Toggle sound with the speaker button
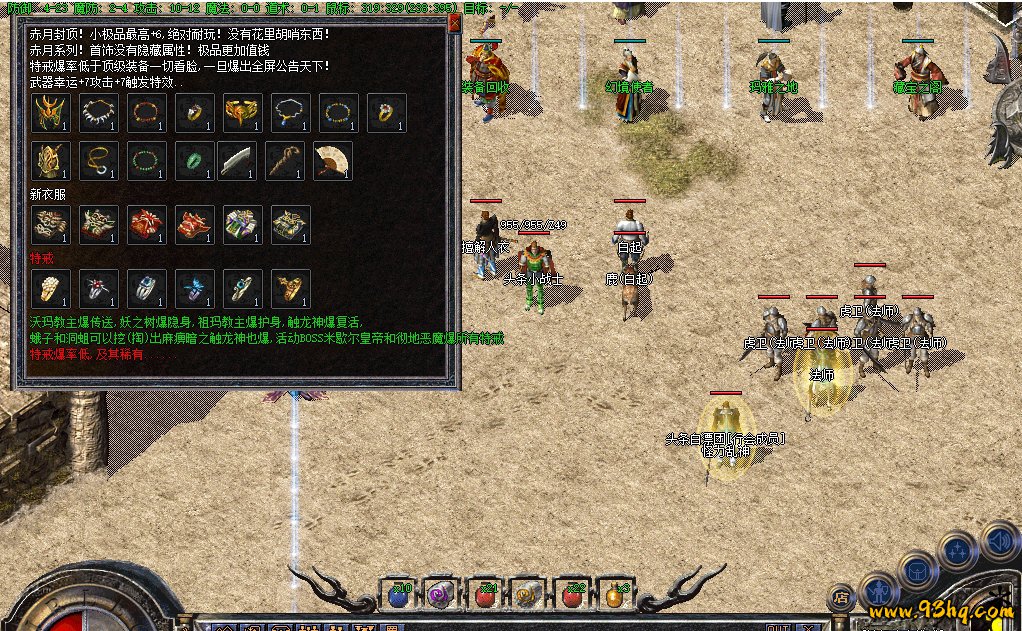 click(1000, 543)
